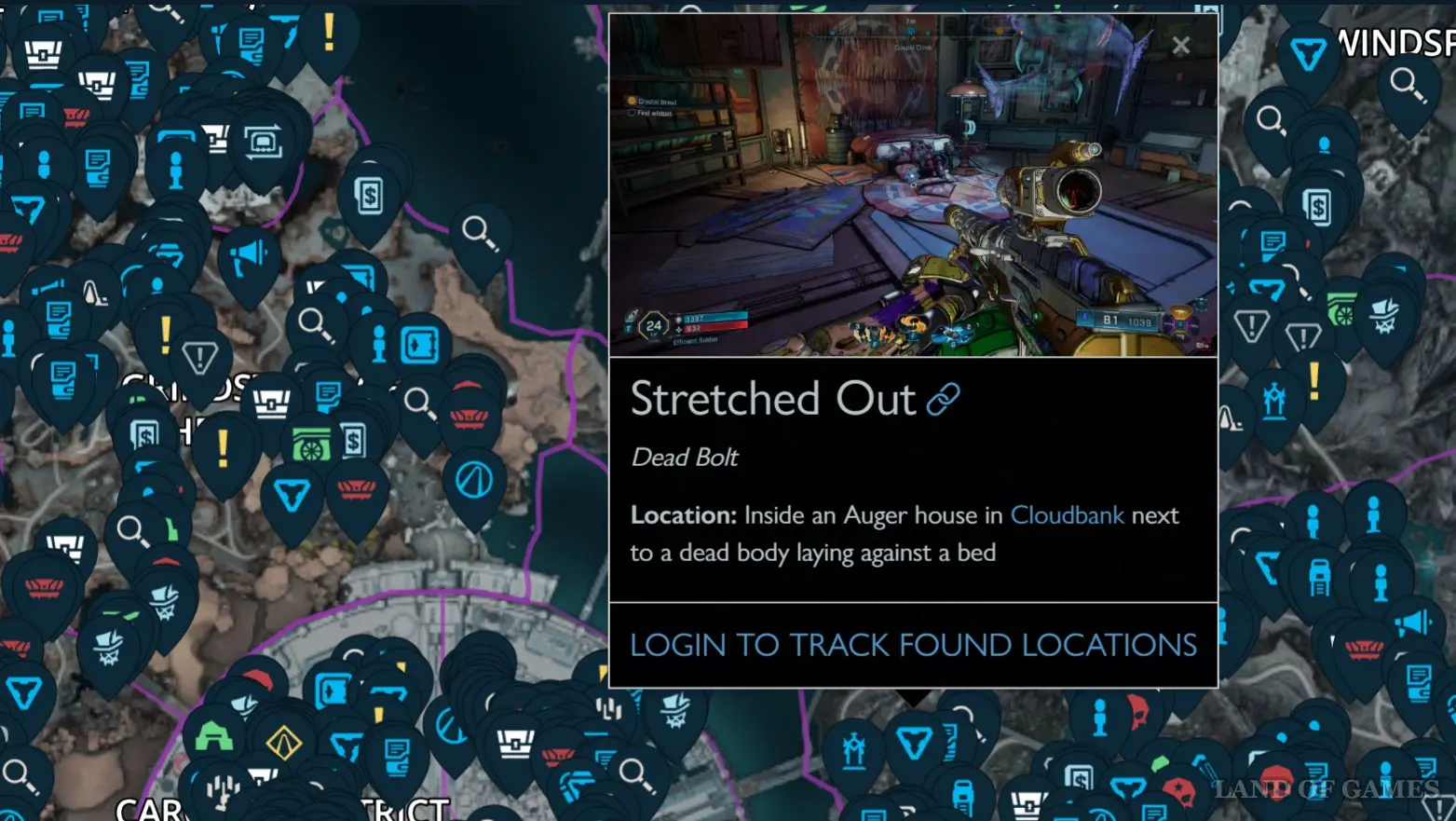Select the green wagon wheel cart marker
Image resolution: width=1456 pixels, height=821 pixels.
point(311,445)
